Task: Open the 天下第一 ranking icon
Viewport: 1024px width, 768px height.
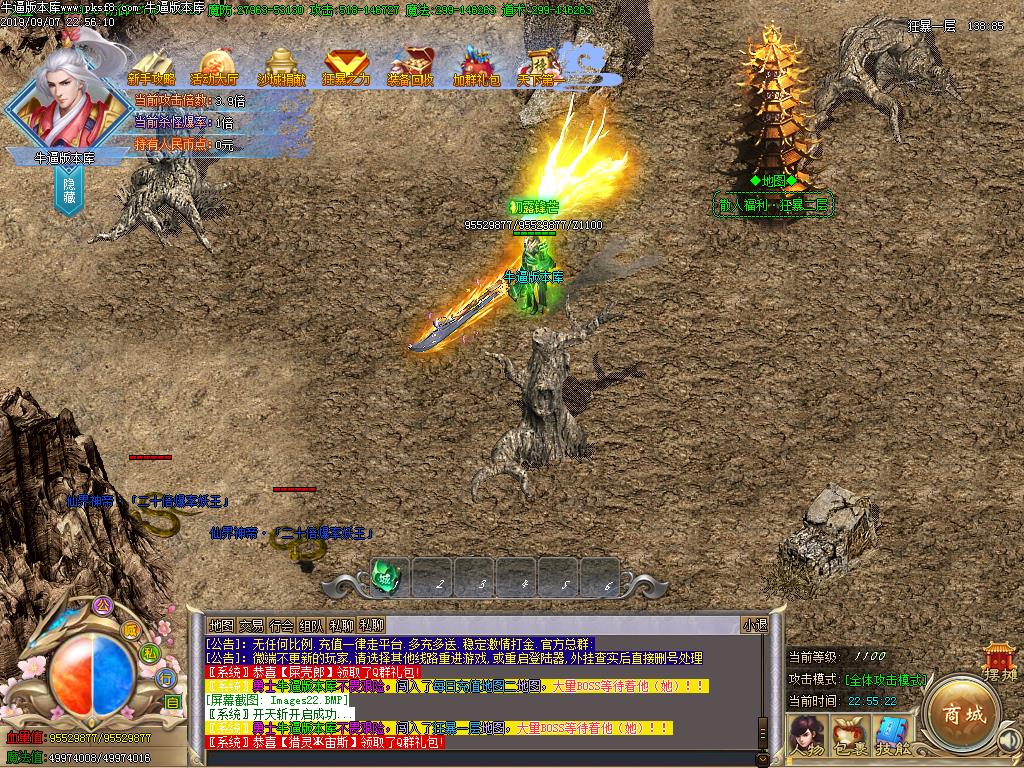Action: coord(541,67)
